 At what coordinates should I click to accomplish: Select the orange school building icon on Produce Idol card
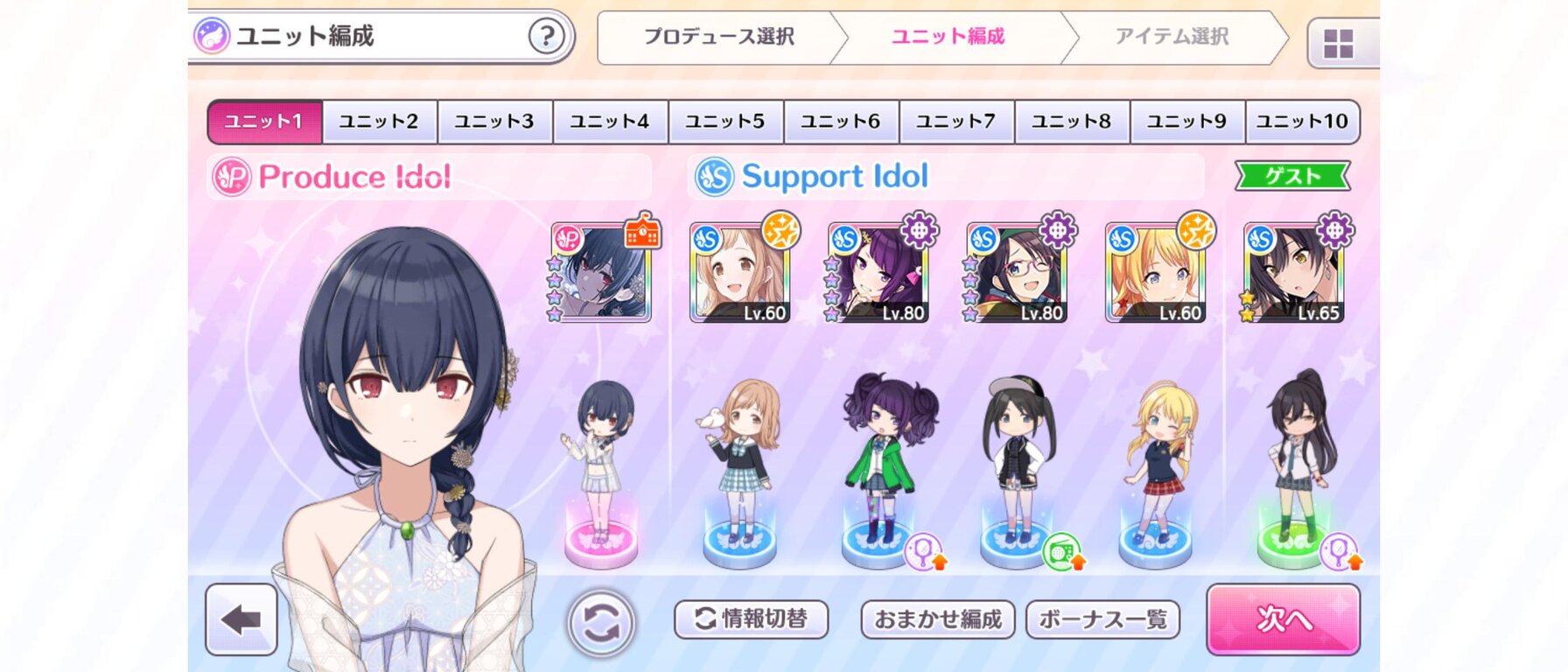point(645,234)
